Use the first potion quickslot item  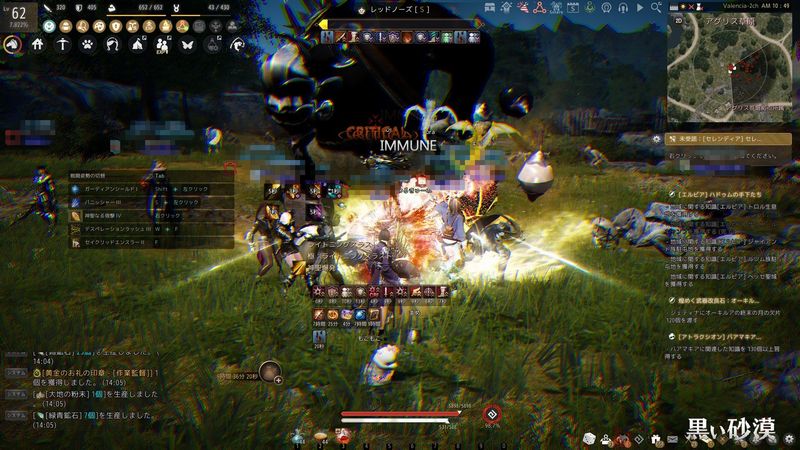pos(299,437)
